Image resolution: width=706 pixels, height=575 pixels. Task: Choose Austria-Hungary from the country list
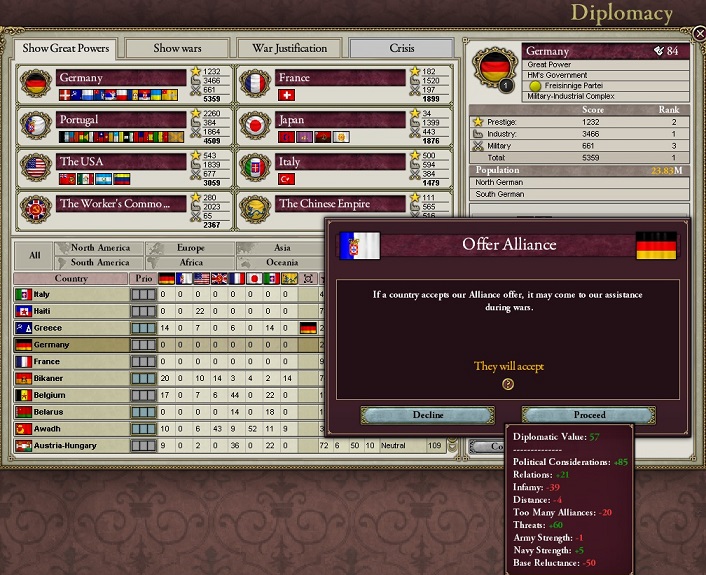pyautogui.click(x=70, y=446)
